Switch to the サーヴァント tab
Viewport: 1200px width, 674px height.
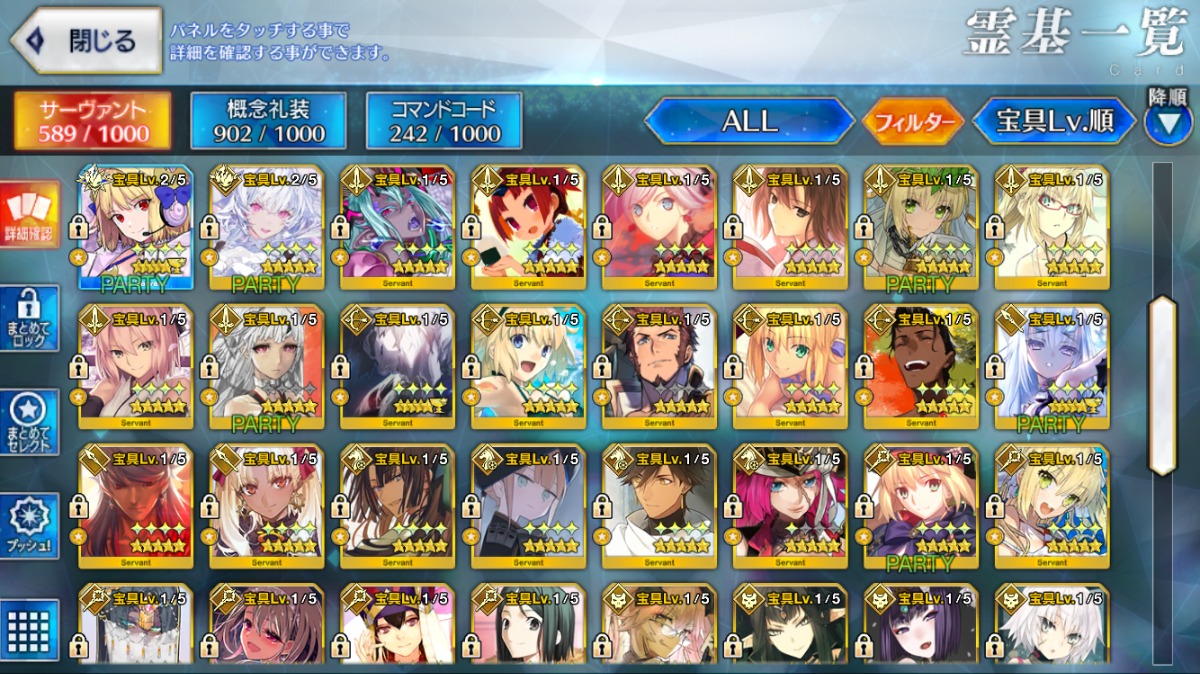(92, 121)
